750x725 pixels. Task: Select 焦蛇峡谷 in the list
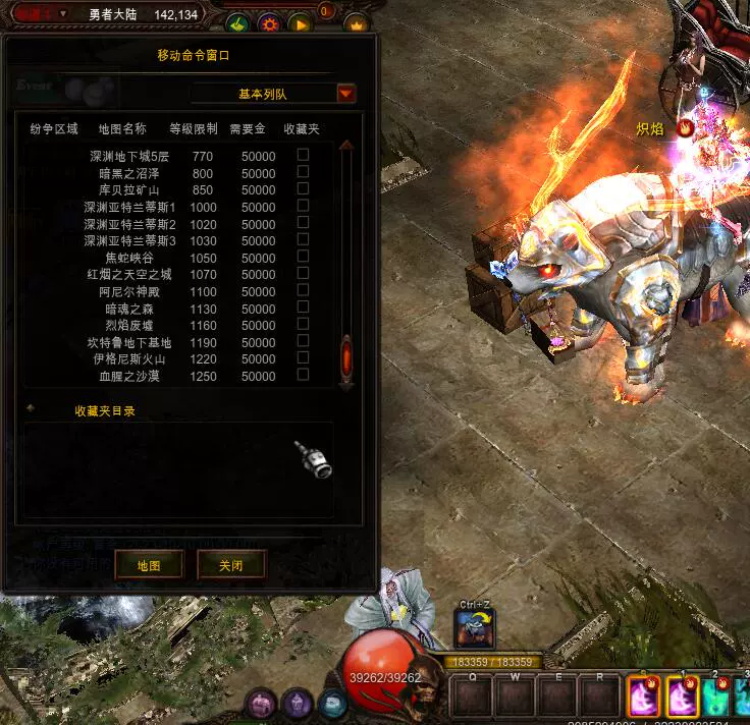[x=129, y=258]
